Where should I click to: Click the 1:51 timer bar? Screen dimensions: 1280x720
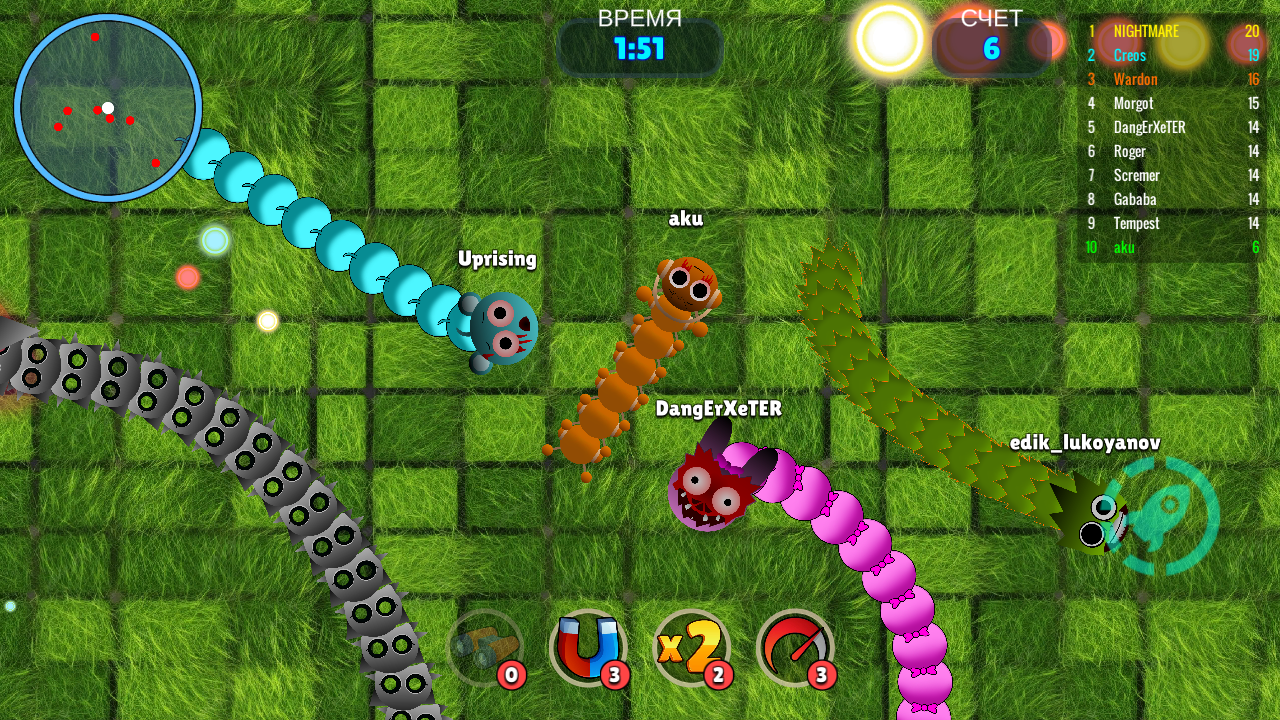(640, 48)
